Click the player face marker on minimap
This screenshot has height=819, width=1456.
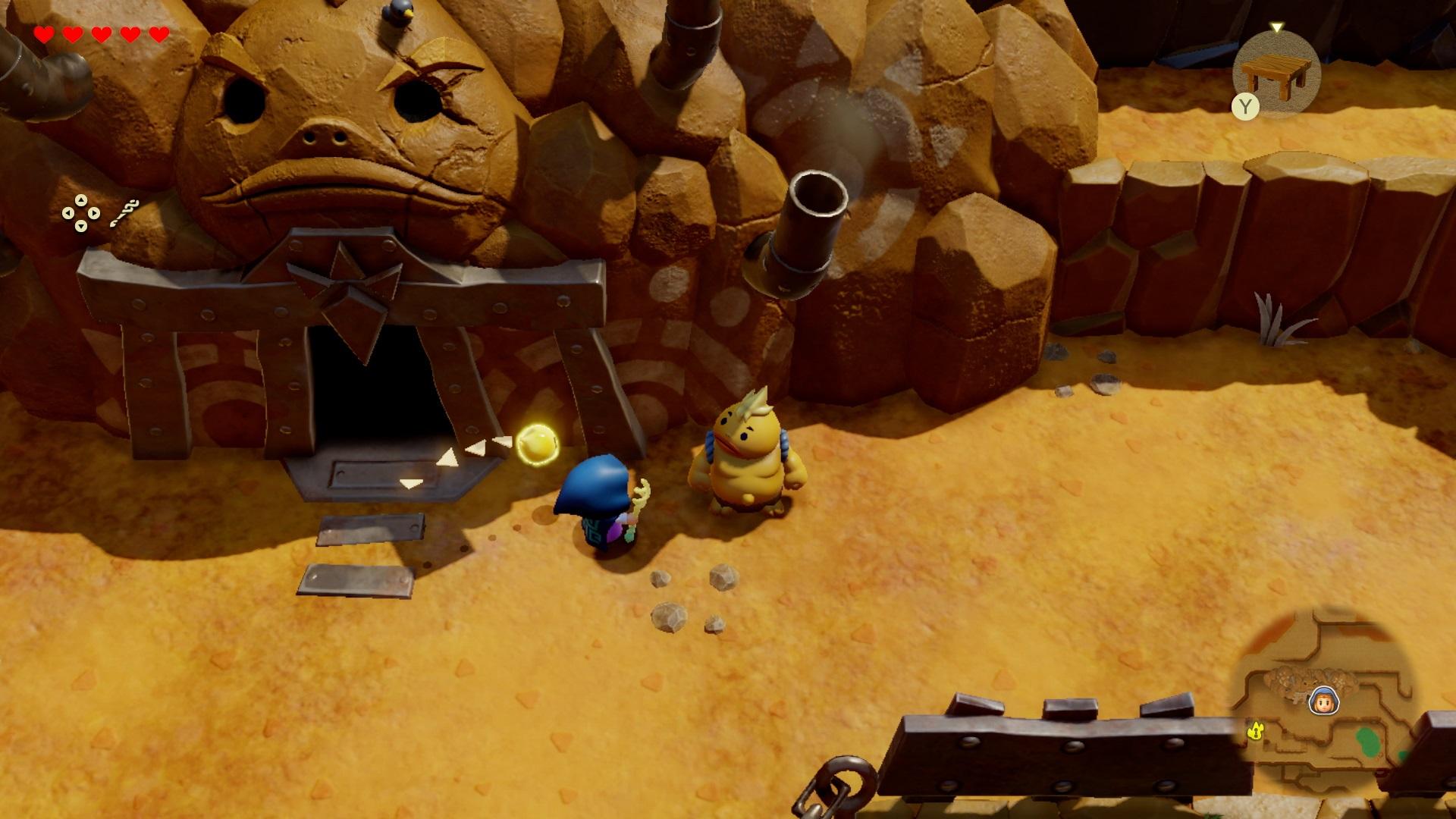tap(1323, 701)
